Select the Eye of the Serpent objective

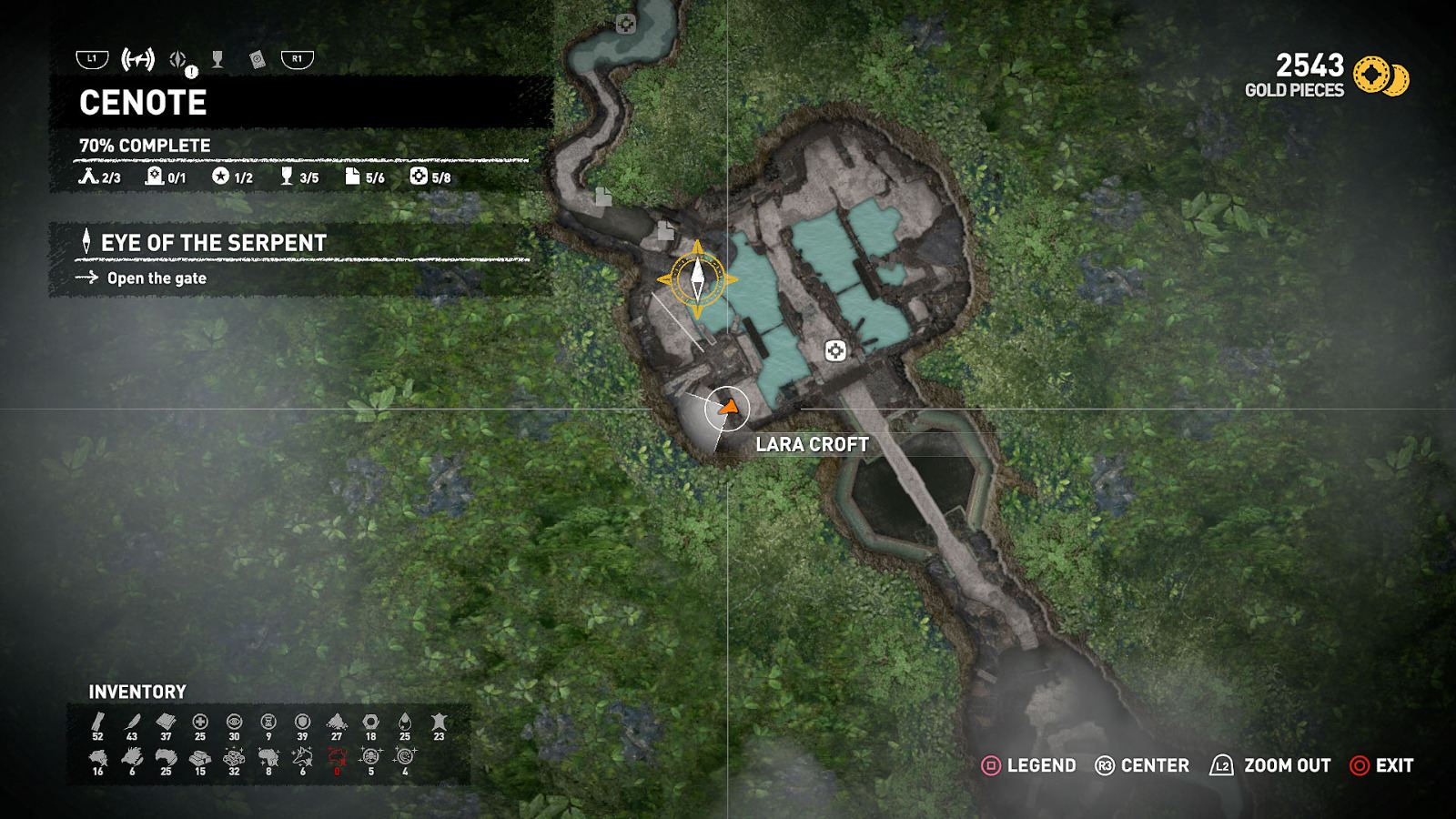(213, 243)
